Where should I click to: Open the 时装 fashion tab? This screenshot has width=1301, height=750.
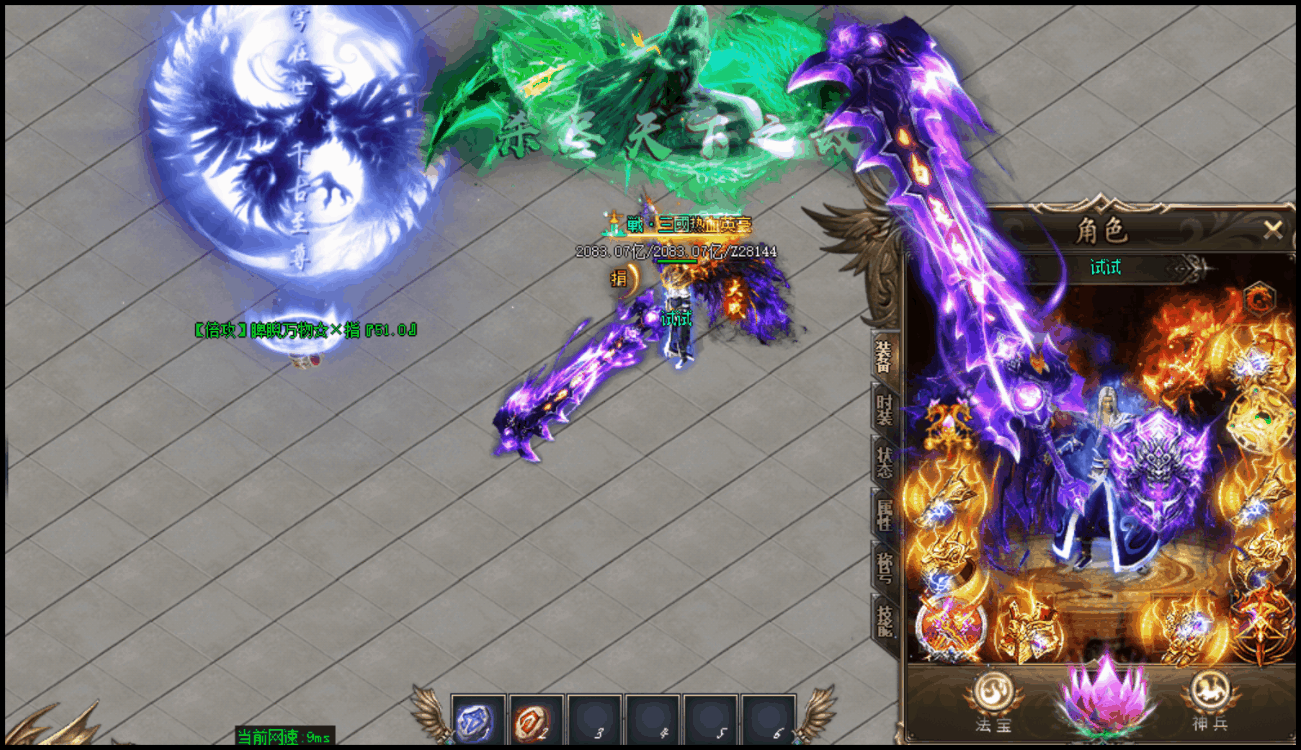coord(885,408)
